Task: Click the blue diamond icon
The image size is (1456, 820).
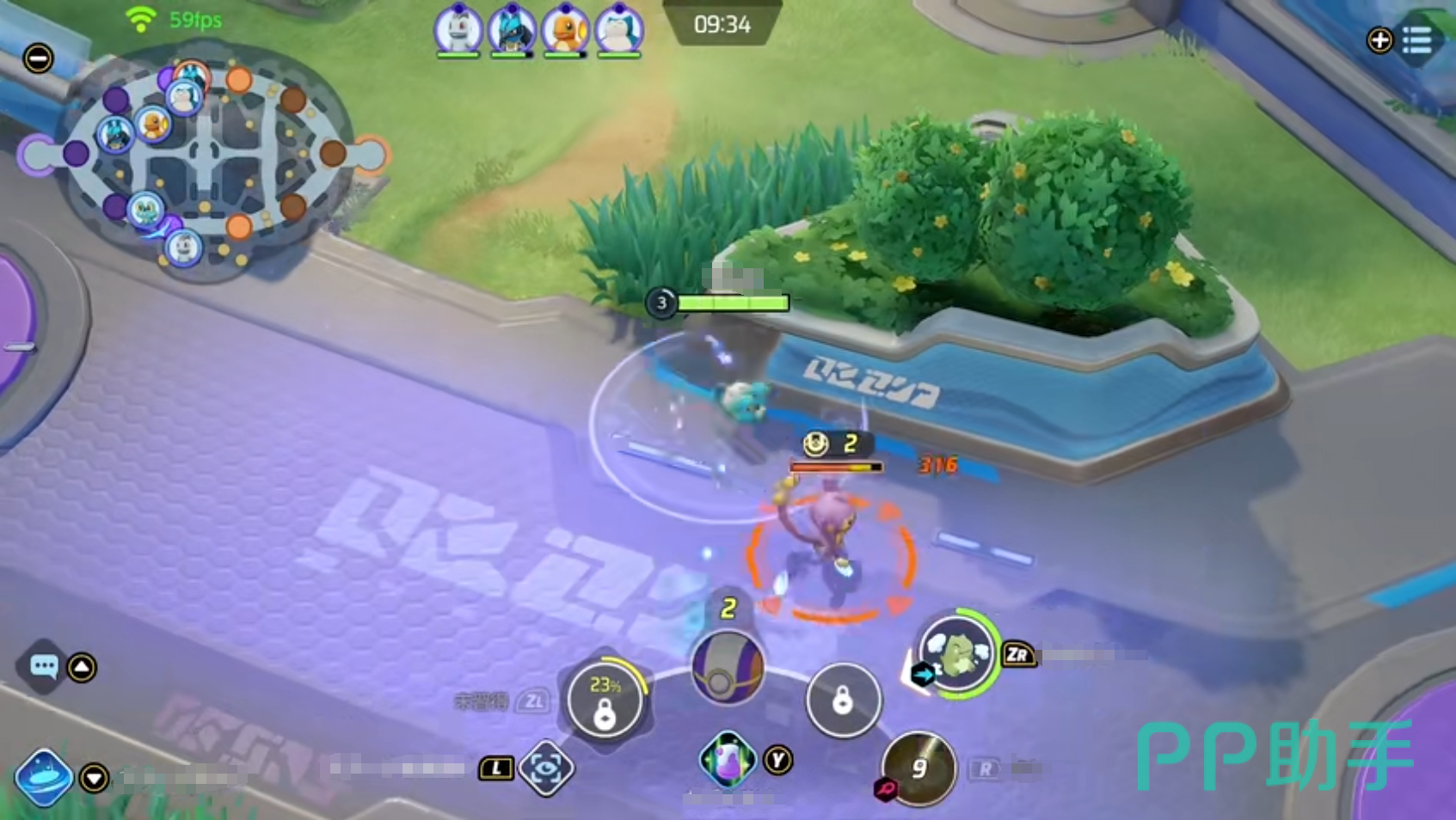Action: [43, 776]
